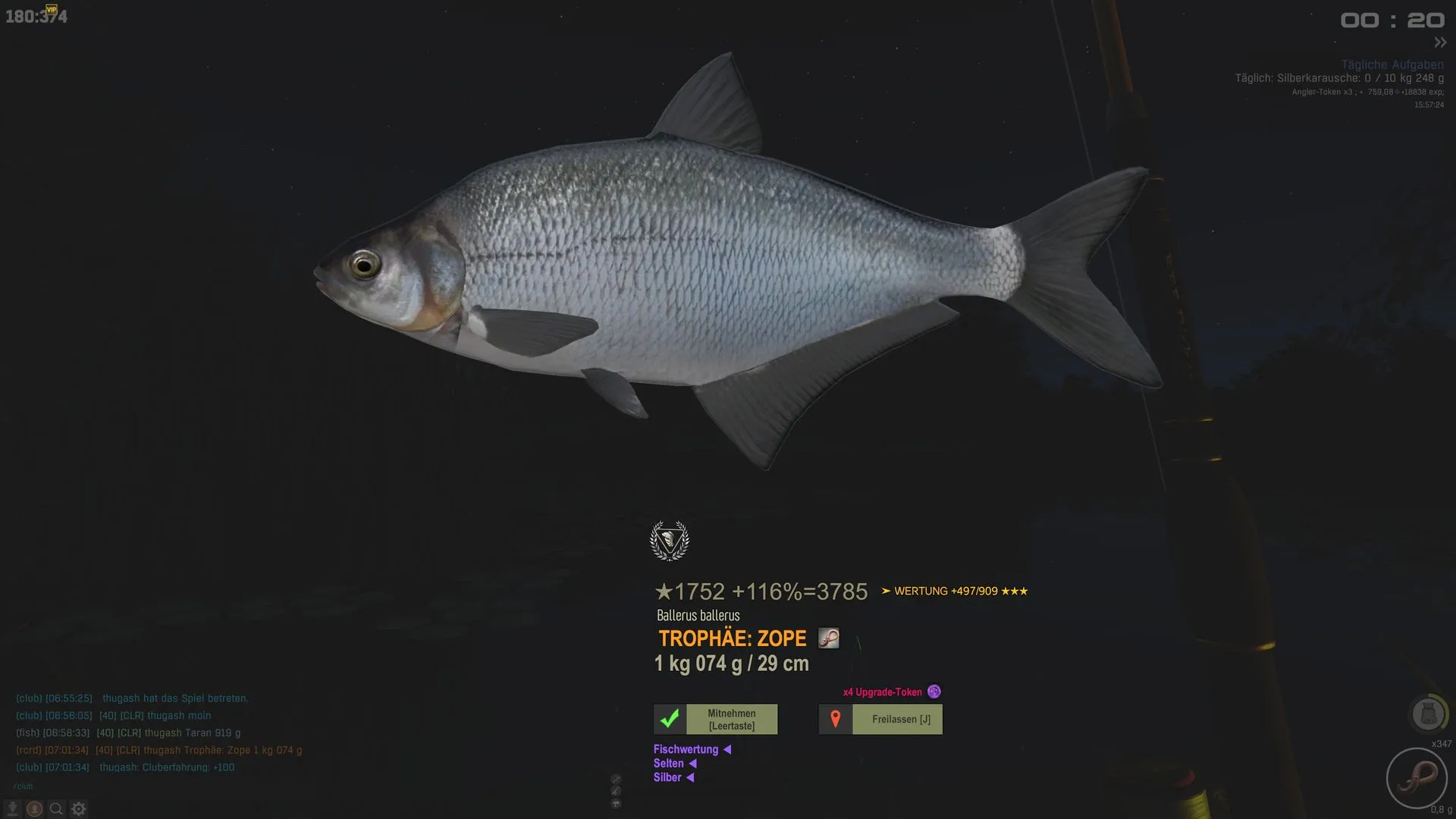The height and width of the screenshot is (819, 1456).
Task: Open chat settings with the gear icon
Action: [x=78, y=809]
